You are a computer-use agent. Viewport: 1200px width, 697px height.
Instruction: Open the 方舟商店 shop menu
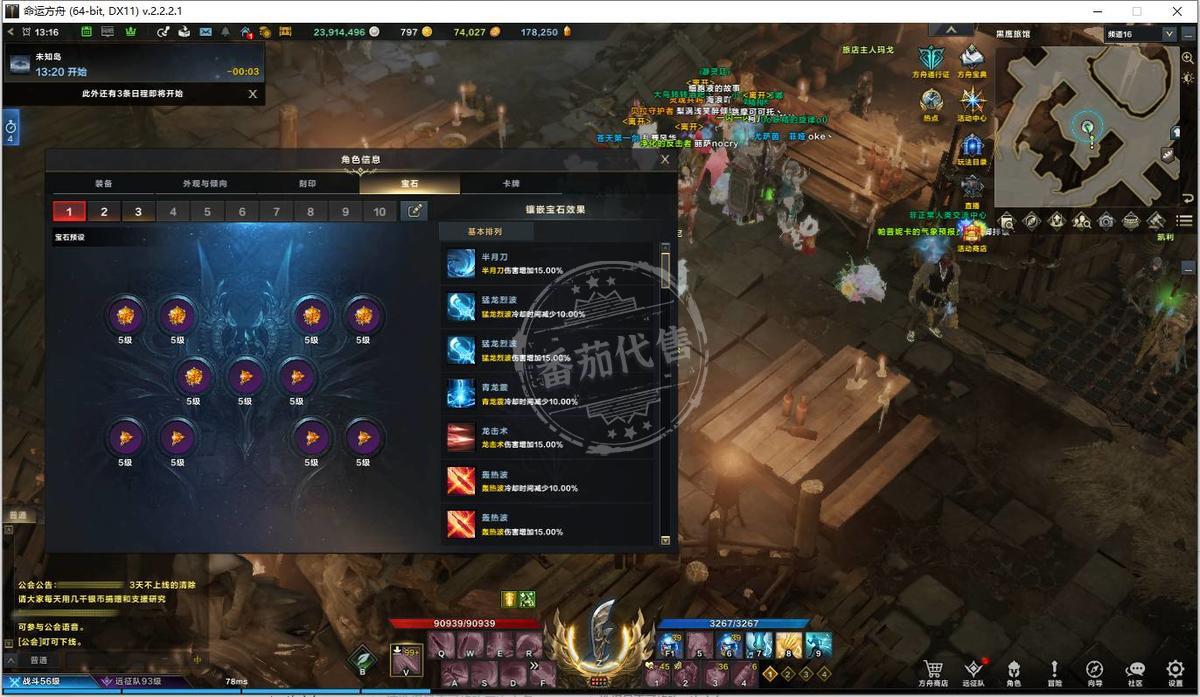pyautogui.click(x=933, y=672)
